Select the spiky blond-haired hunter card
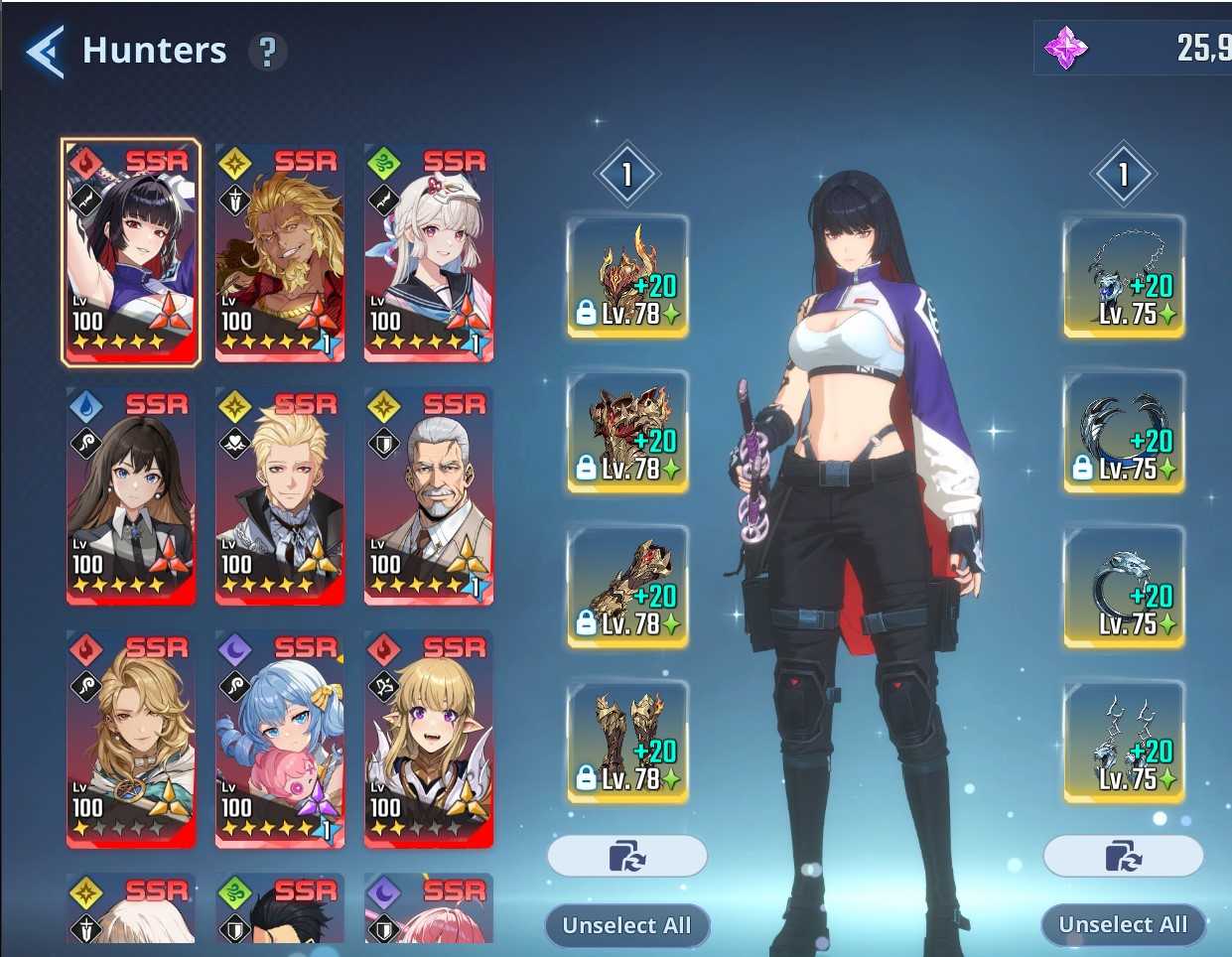Image resolution: width=1232 pixels, height=957 pixels. 280,495
